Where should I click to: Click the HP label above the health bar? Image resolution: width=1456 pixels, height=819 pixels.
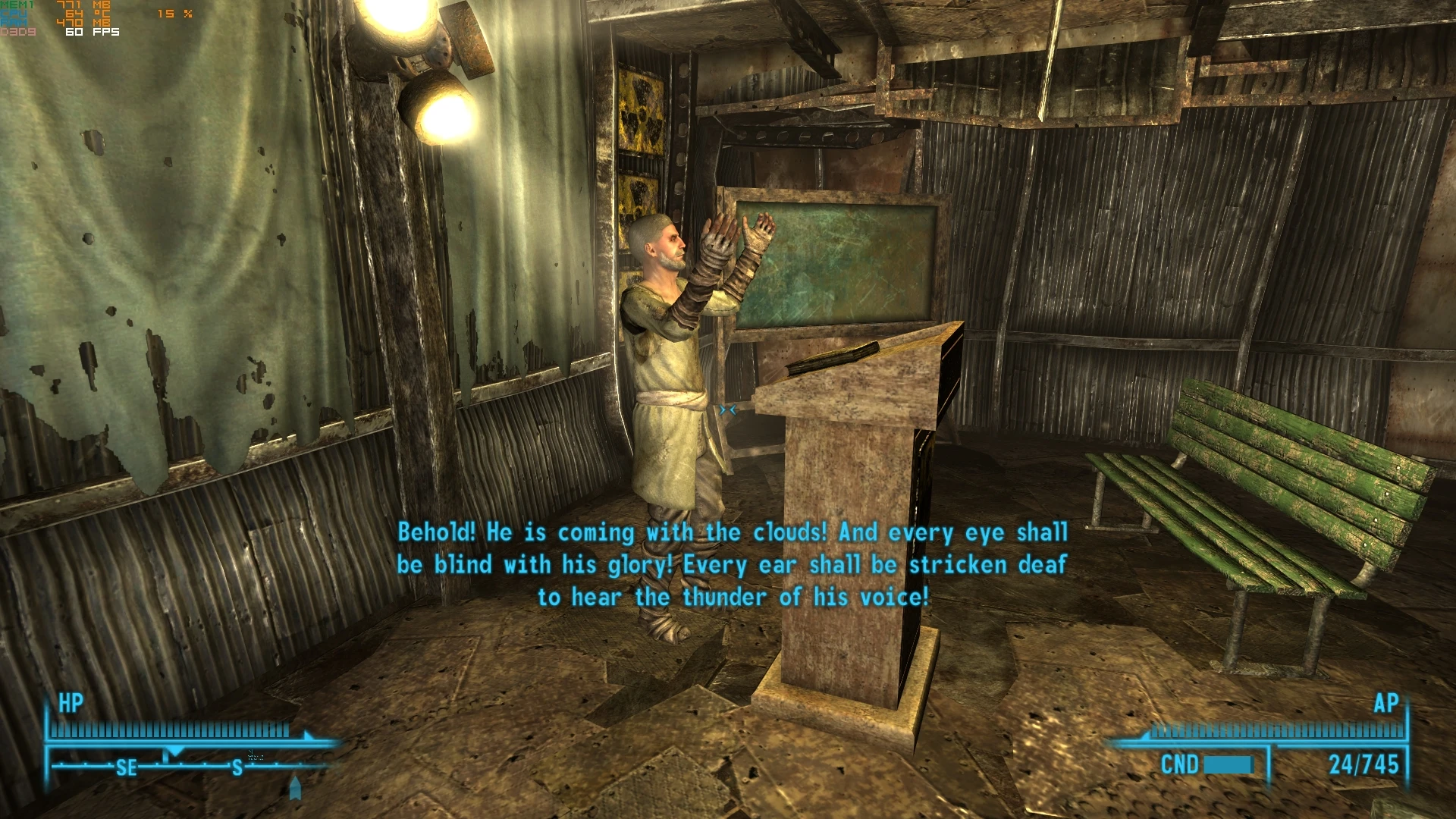pos(71,704)
